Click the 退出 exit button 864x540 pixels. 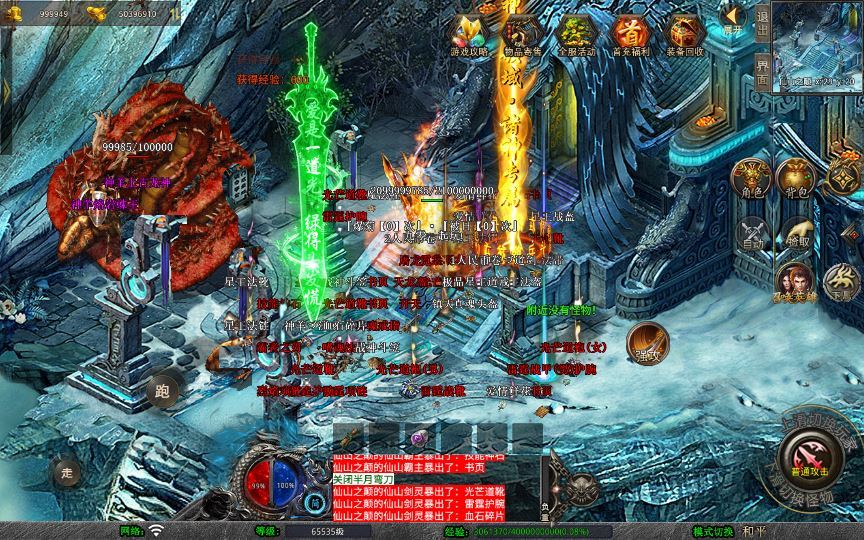pos(763,23)
